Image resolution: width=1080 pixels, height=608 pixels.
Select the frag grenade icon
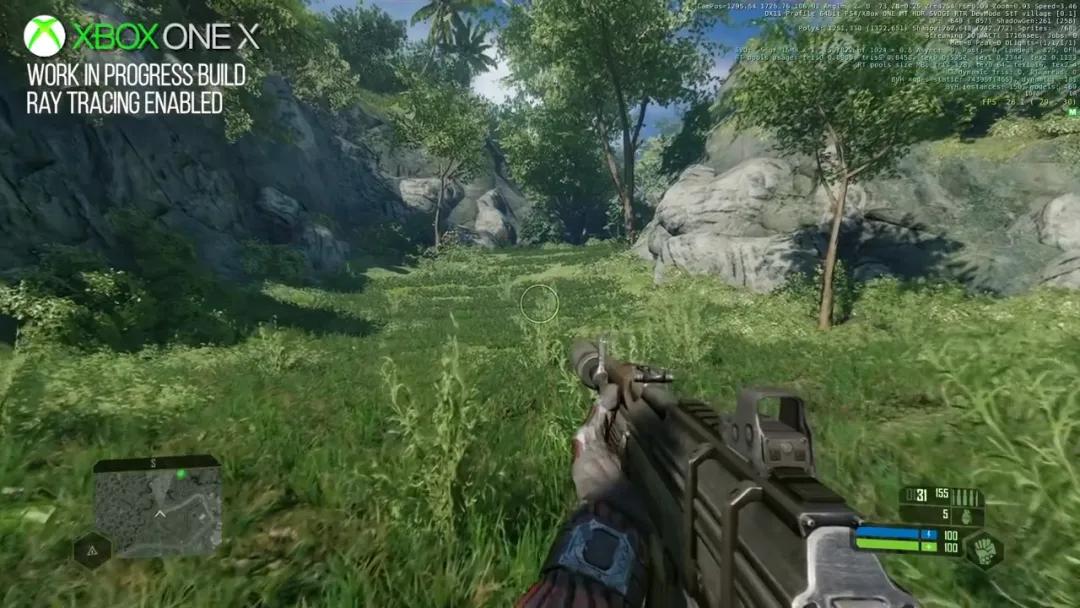coord(968,517)
